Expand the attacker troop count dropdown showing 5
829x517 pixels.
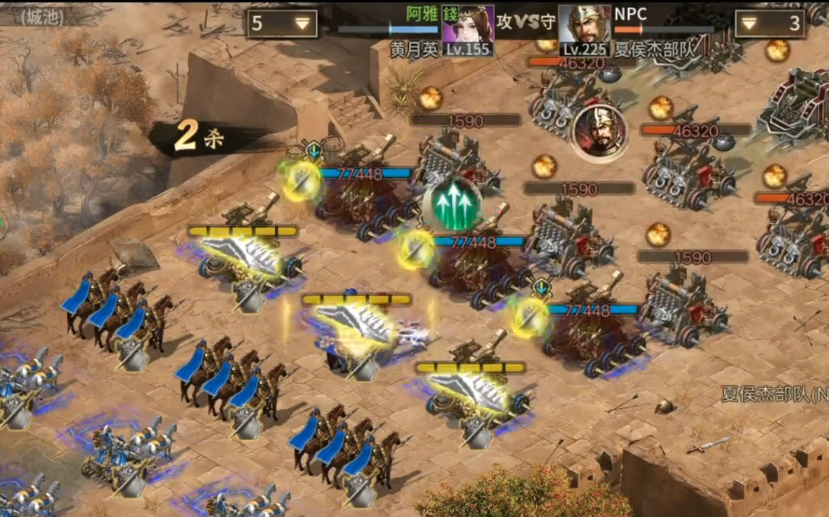click(282, 24)
